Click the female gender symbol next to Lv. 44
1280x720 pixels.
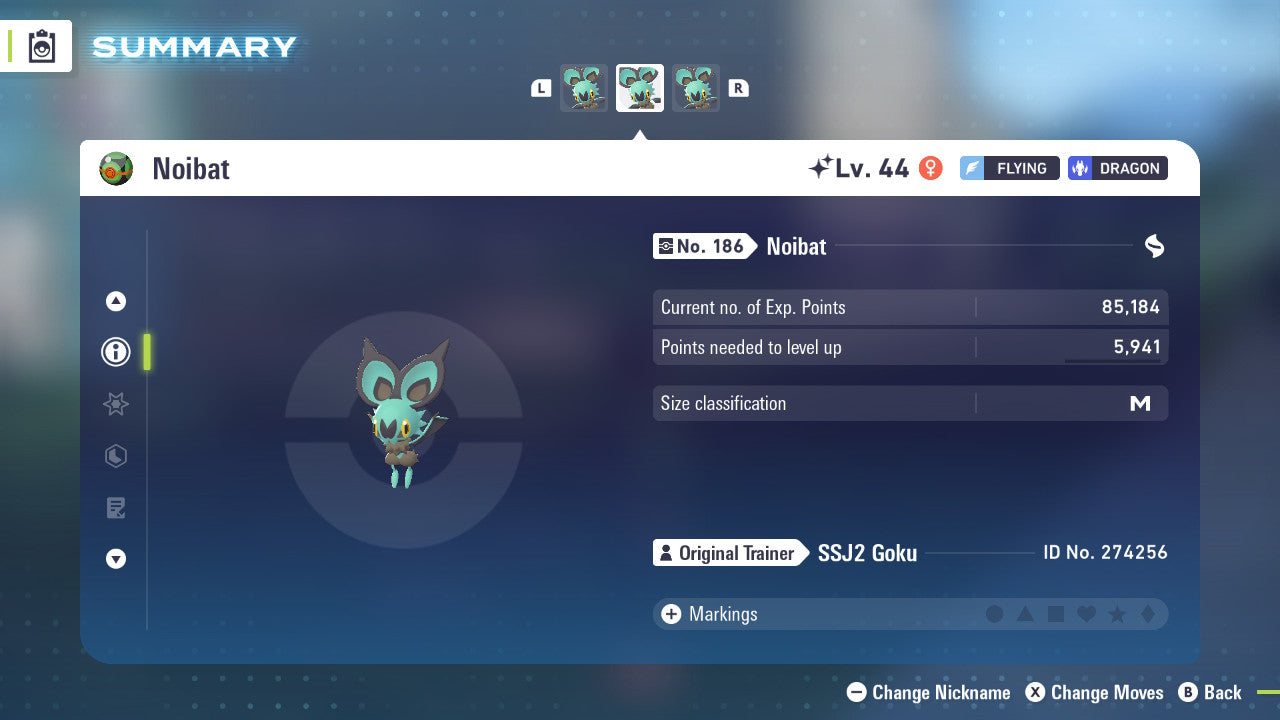click(931, 168)
